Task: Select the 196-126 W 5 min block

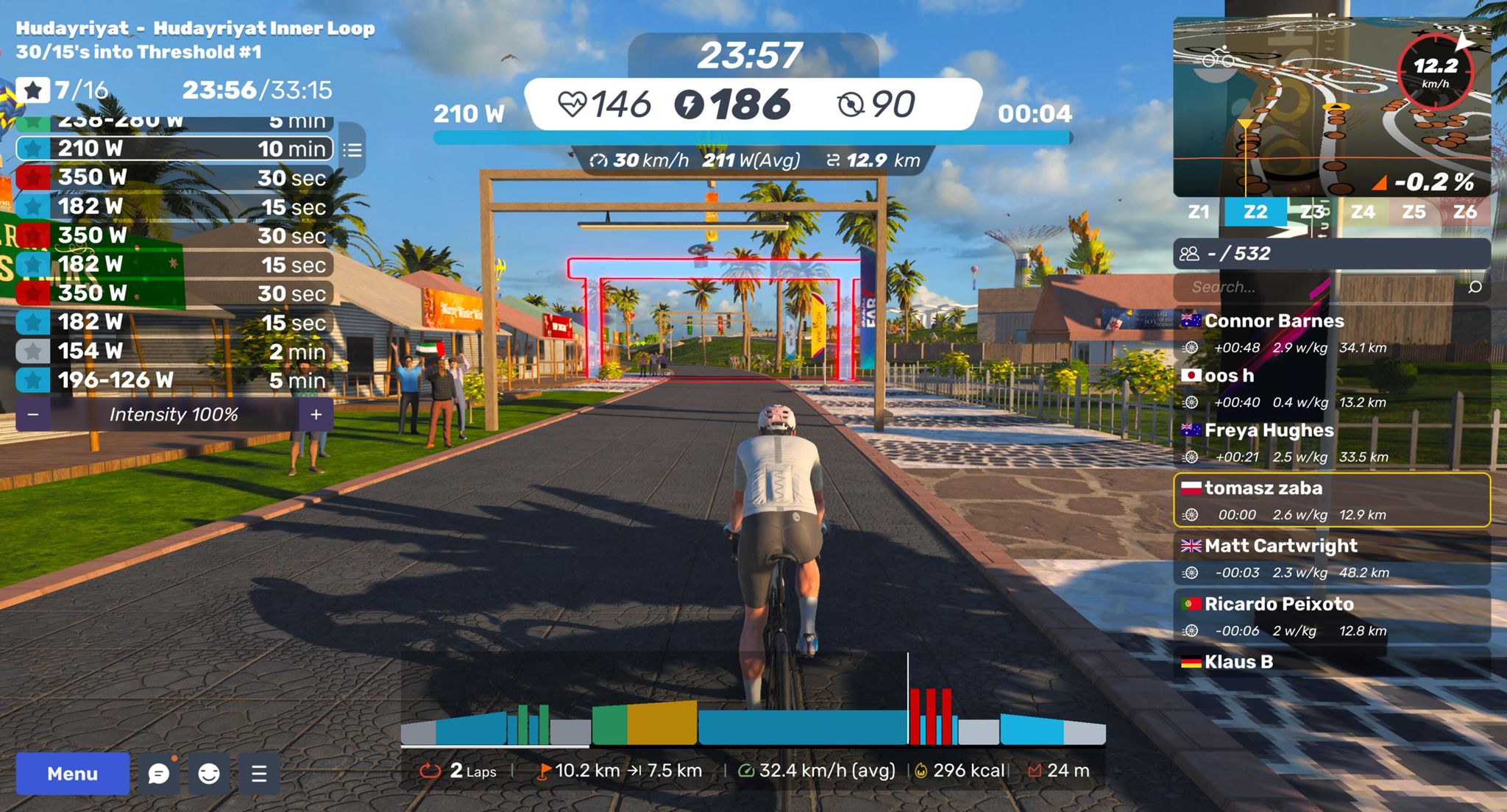Action: tap(174, 380)
